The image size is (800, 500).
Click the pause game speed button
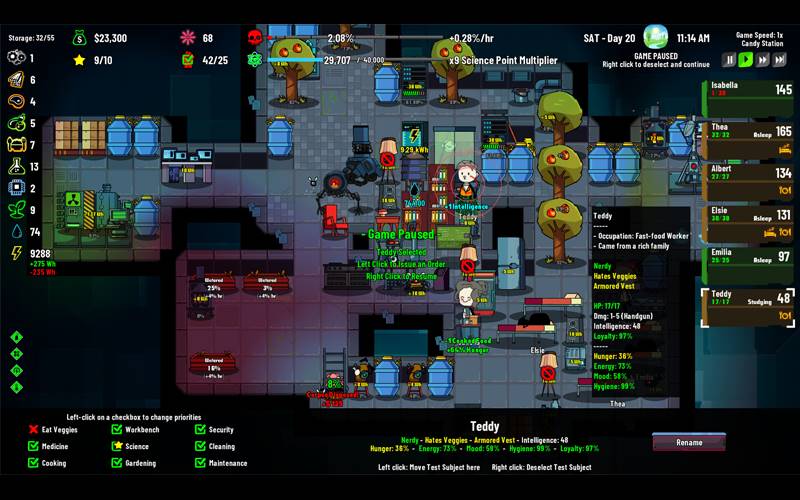pos(730,60)
